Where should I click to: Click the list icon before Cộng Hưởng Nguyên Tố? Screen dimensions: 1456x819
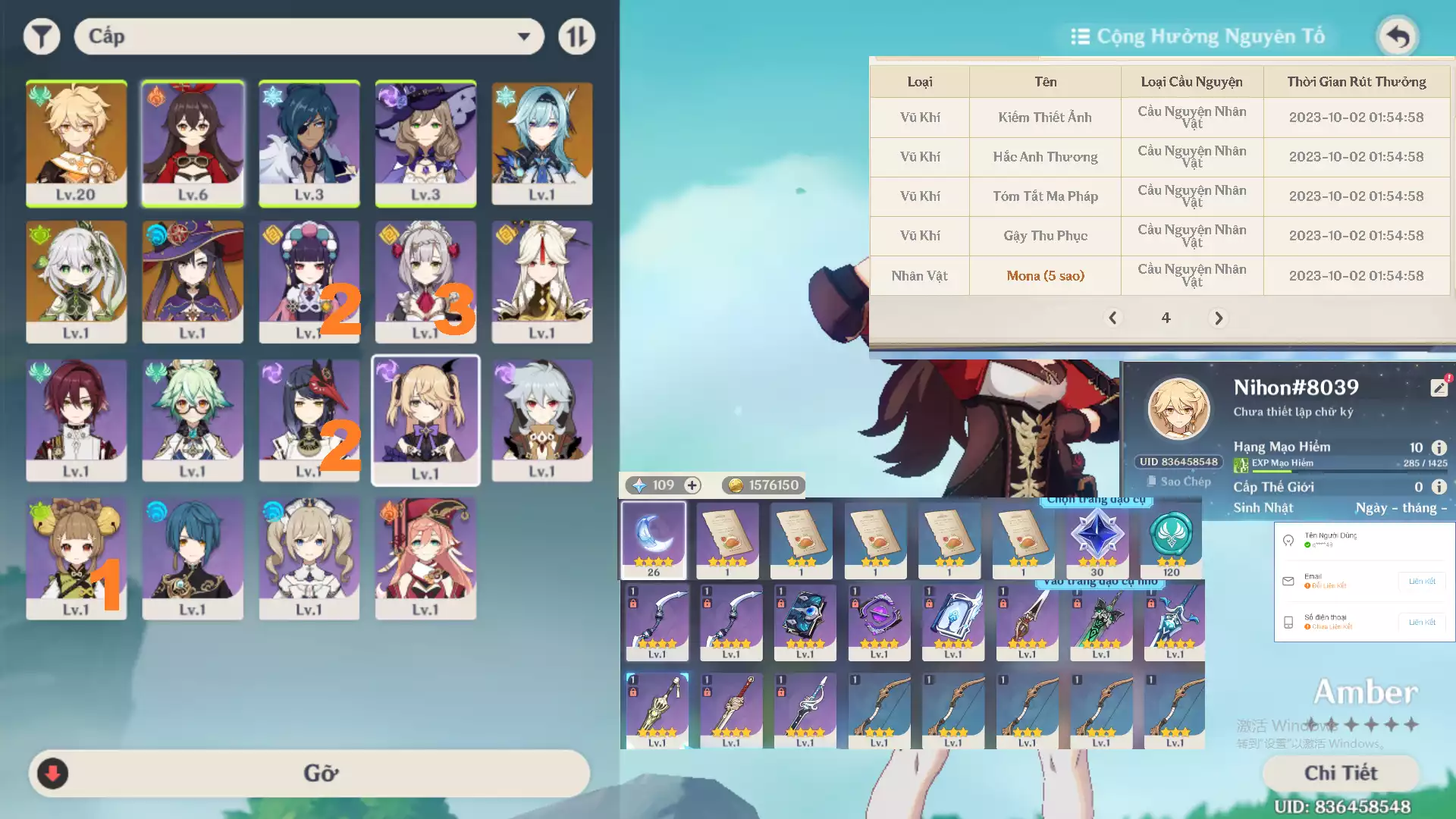(x=1079, y=36)
